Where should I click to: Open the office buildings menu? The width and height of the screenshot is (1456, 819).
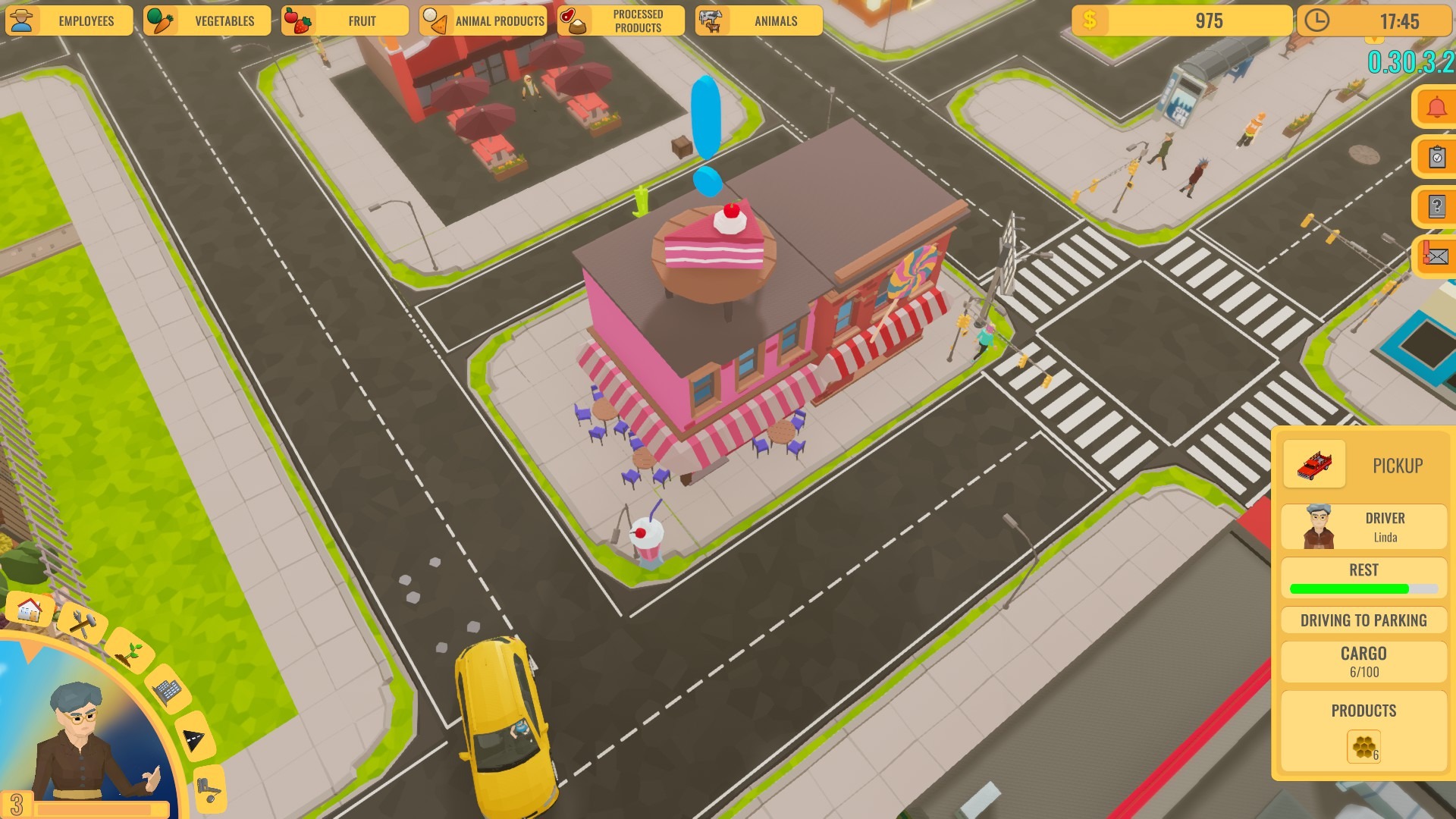click(167, 689)
